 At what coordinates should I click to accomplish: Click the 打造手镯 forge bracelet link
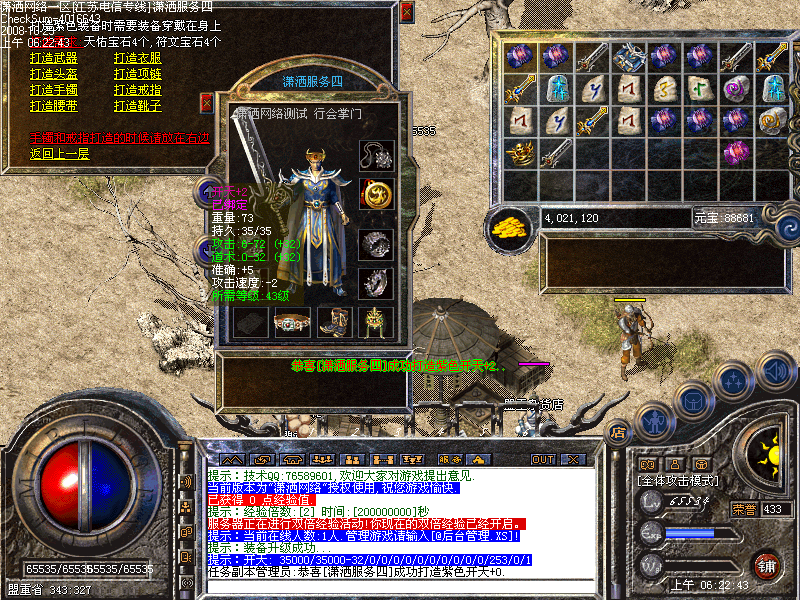(53, 90)
